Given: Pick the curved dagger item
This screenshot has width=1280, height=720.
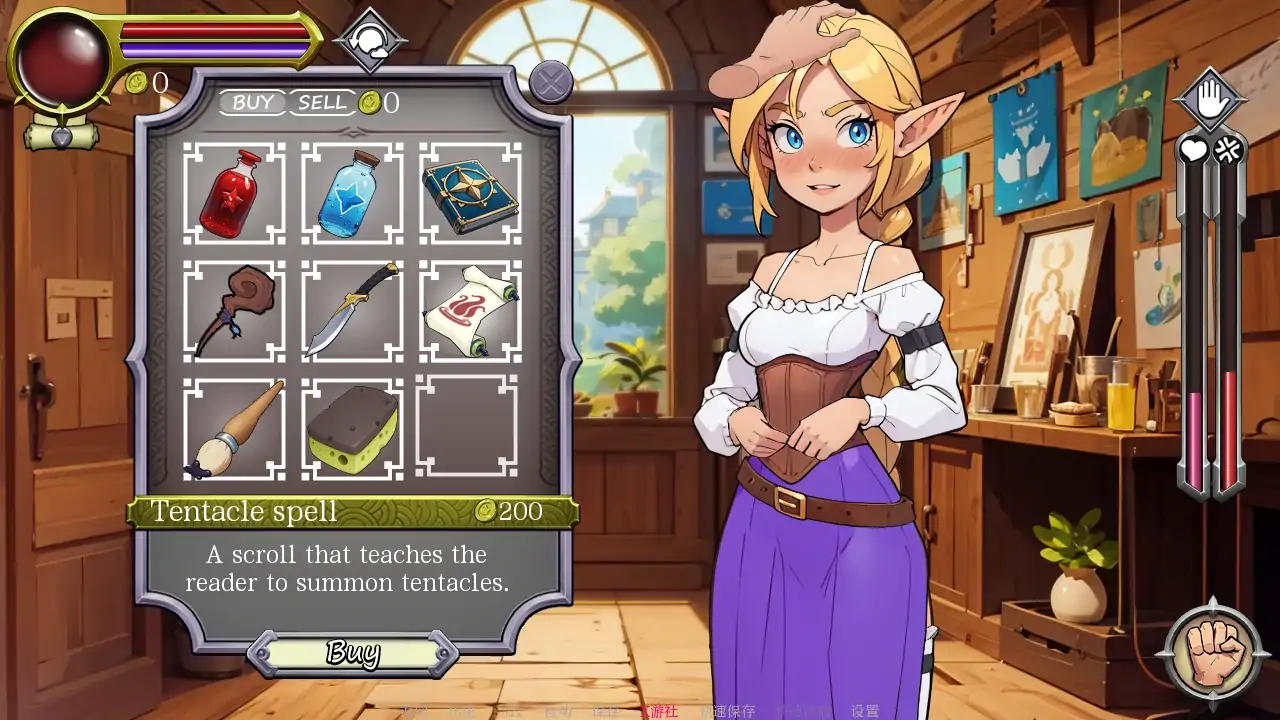Looking at the screenshot, I should 352,311.
